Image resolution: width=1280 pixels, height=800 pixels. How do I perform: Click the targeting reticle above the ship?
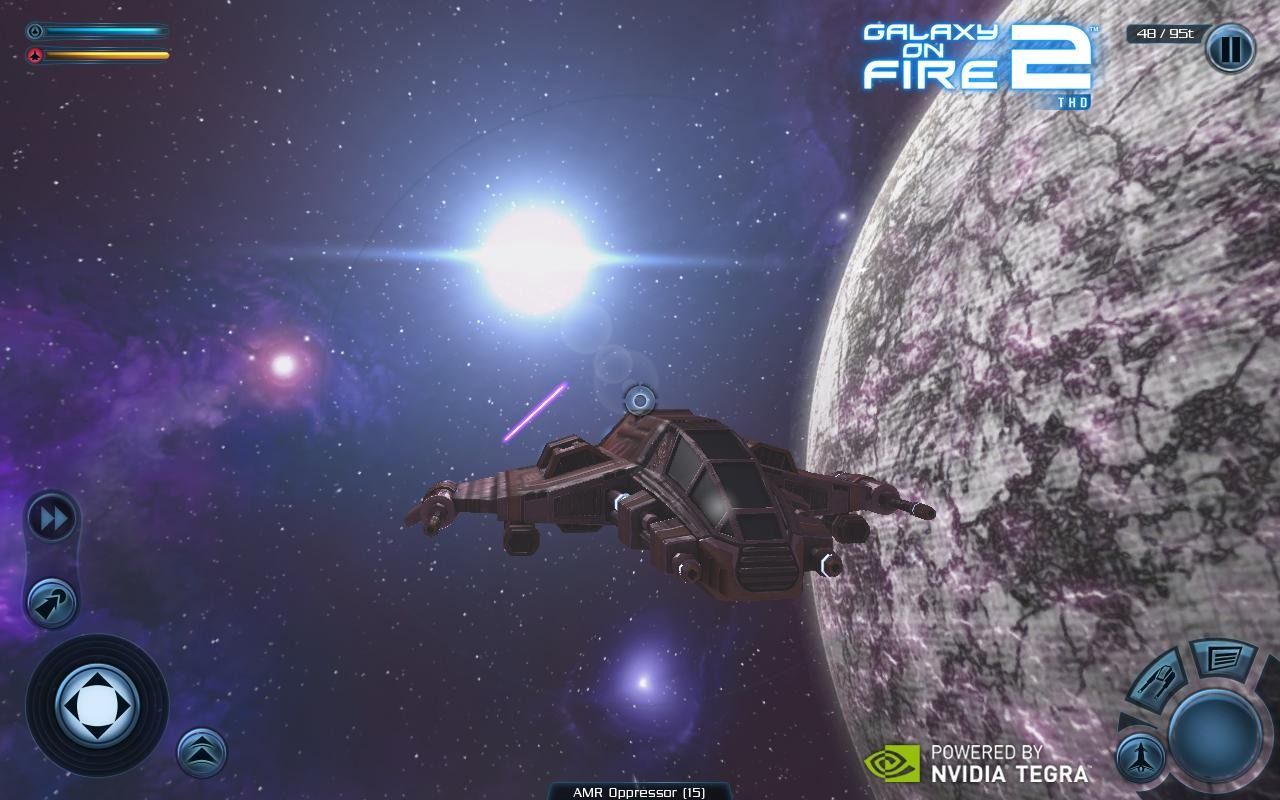pyautogui.click(x=637, y=399)
